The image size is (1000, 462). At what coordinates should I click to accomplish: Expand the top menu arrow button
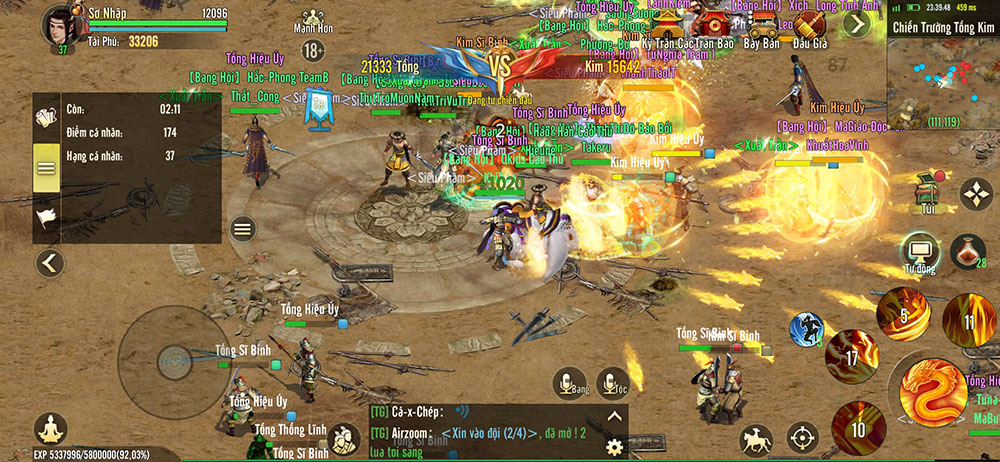point(857,23)
